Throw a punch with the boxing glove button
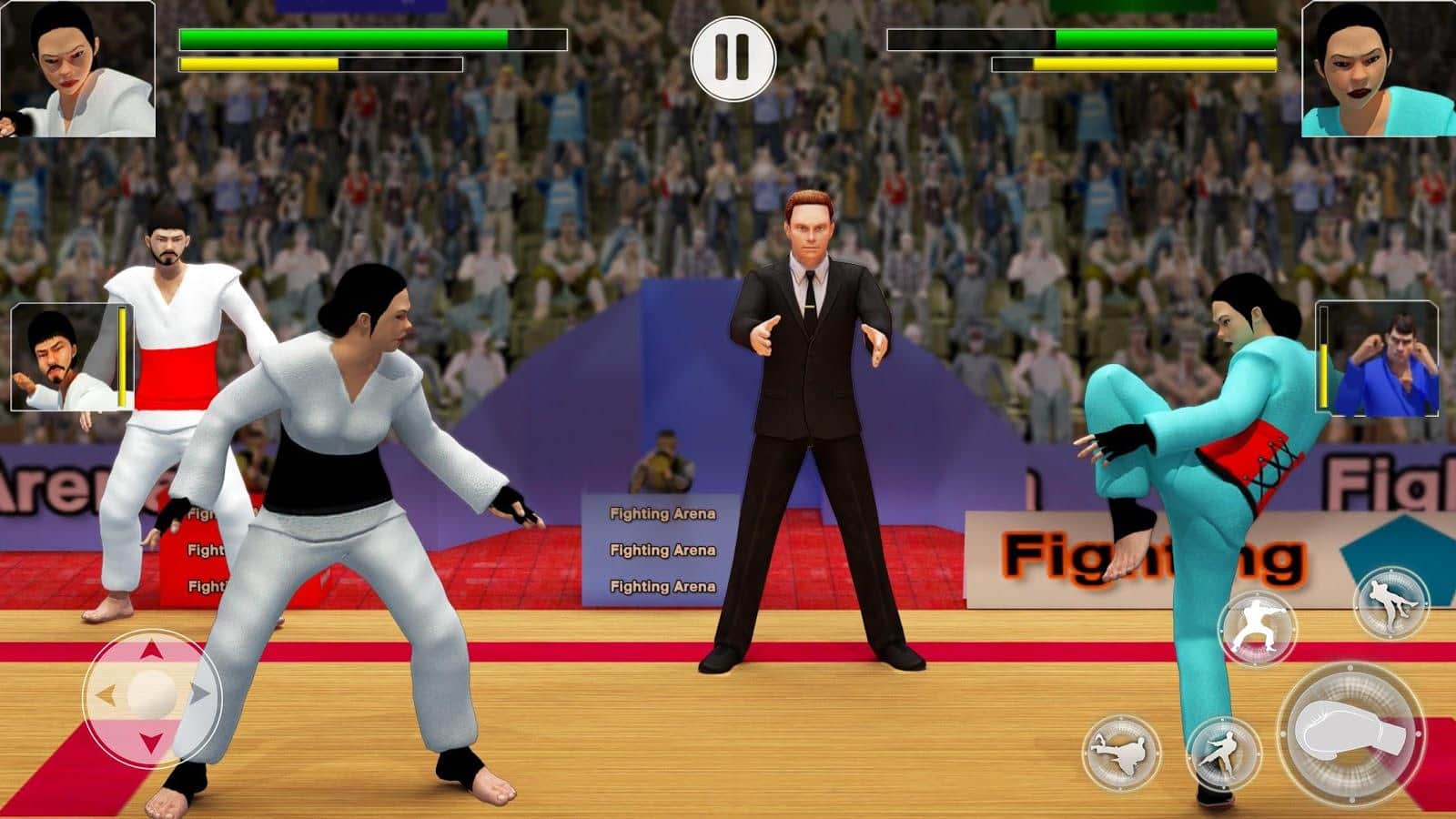Screen dimensions: 1456x819 pos(1351,733)
